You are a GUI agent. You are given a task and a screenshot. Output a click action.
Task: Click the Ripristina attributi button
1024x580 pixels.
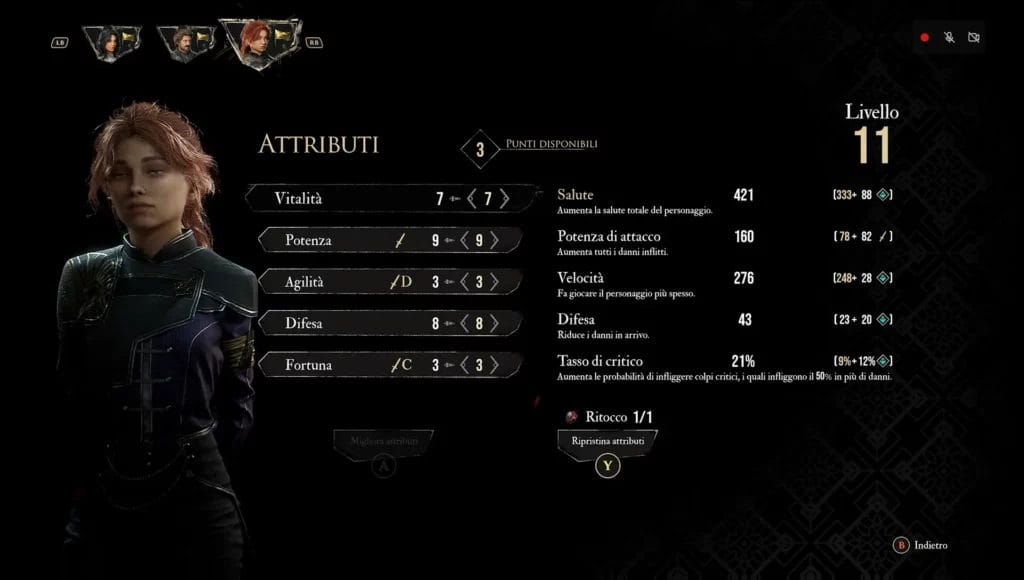pyautogui.click(x=607, y=441)
